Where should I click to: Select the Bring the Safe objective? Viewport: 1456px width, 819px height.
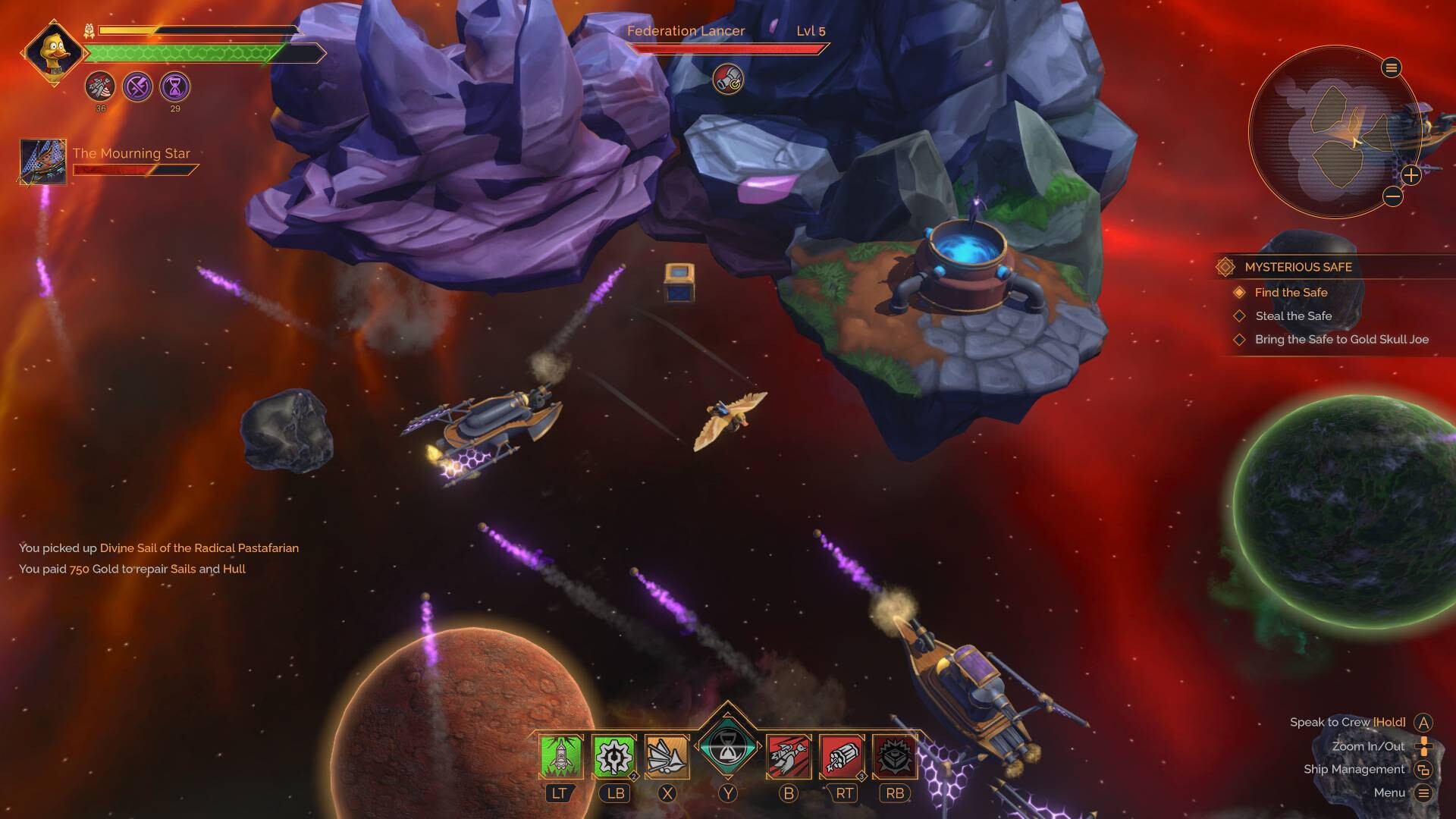click(x=1341, y=340)
